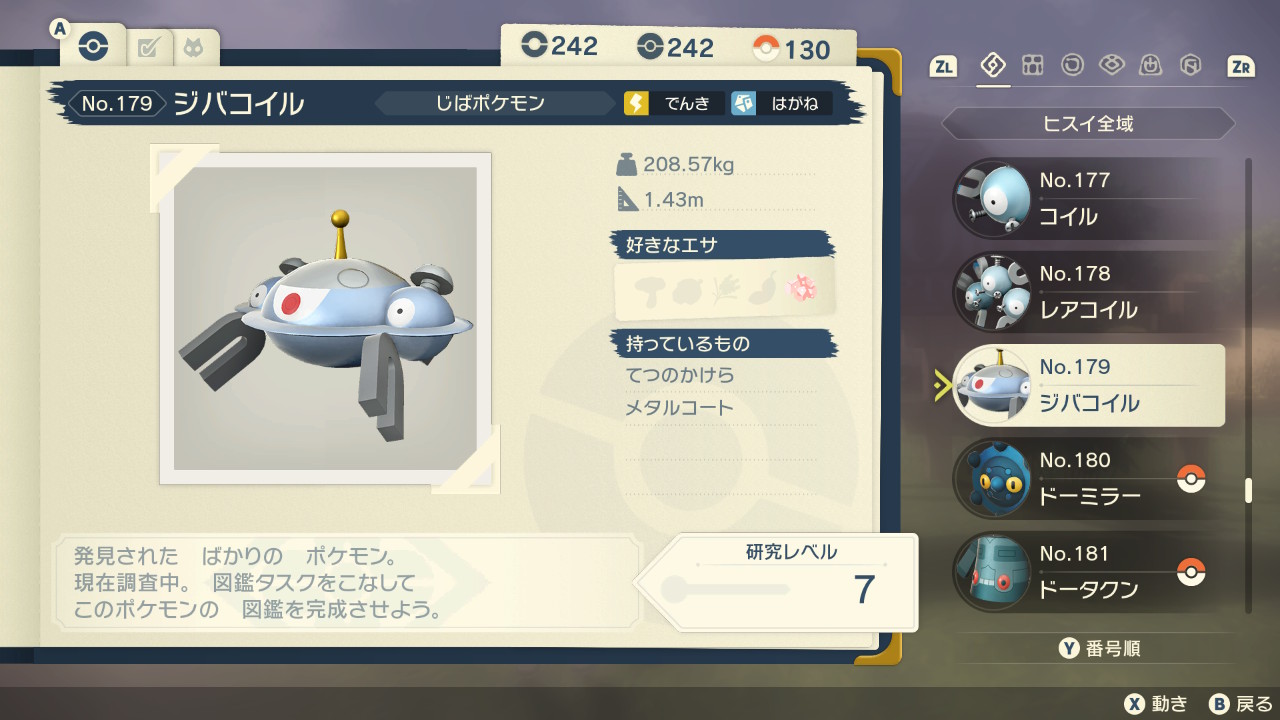Click the 動き movement view option
The height and width of the screenshot is (720, 1280).
[x=1157, y=703]
